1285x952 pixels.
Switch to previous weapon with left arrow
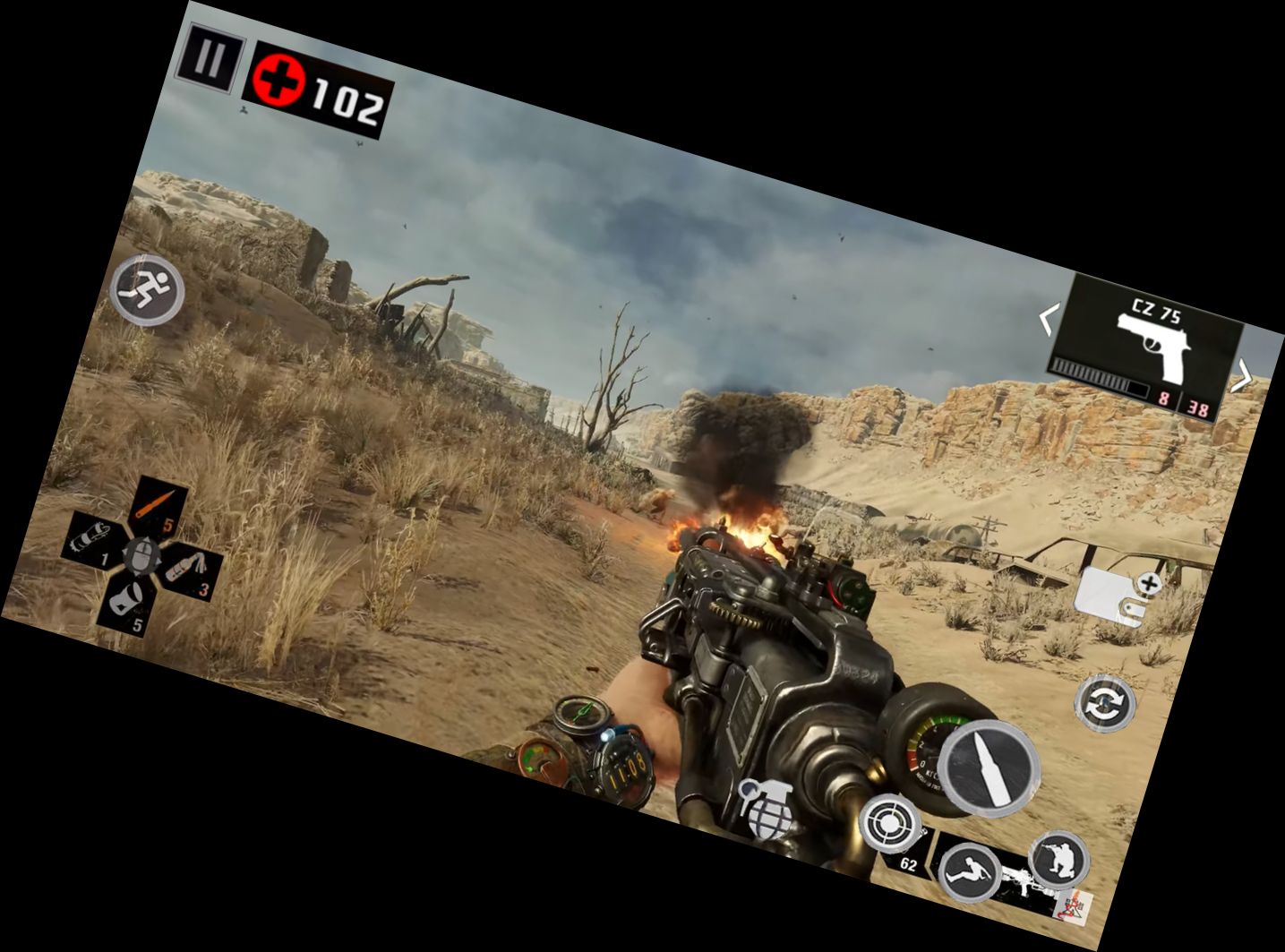point(1048,319)
